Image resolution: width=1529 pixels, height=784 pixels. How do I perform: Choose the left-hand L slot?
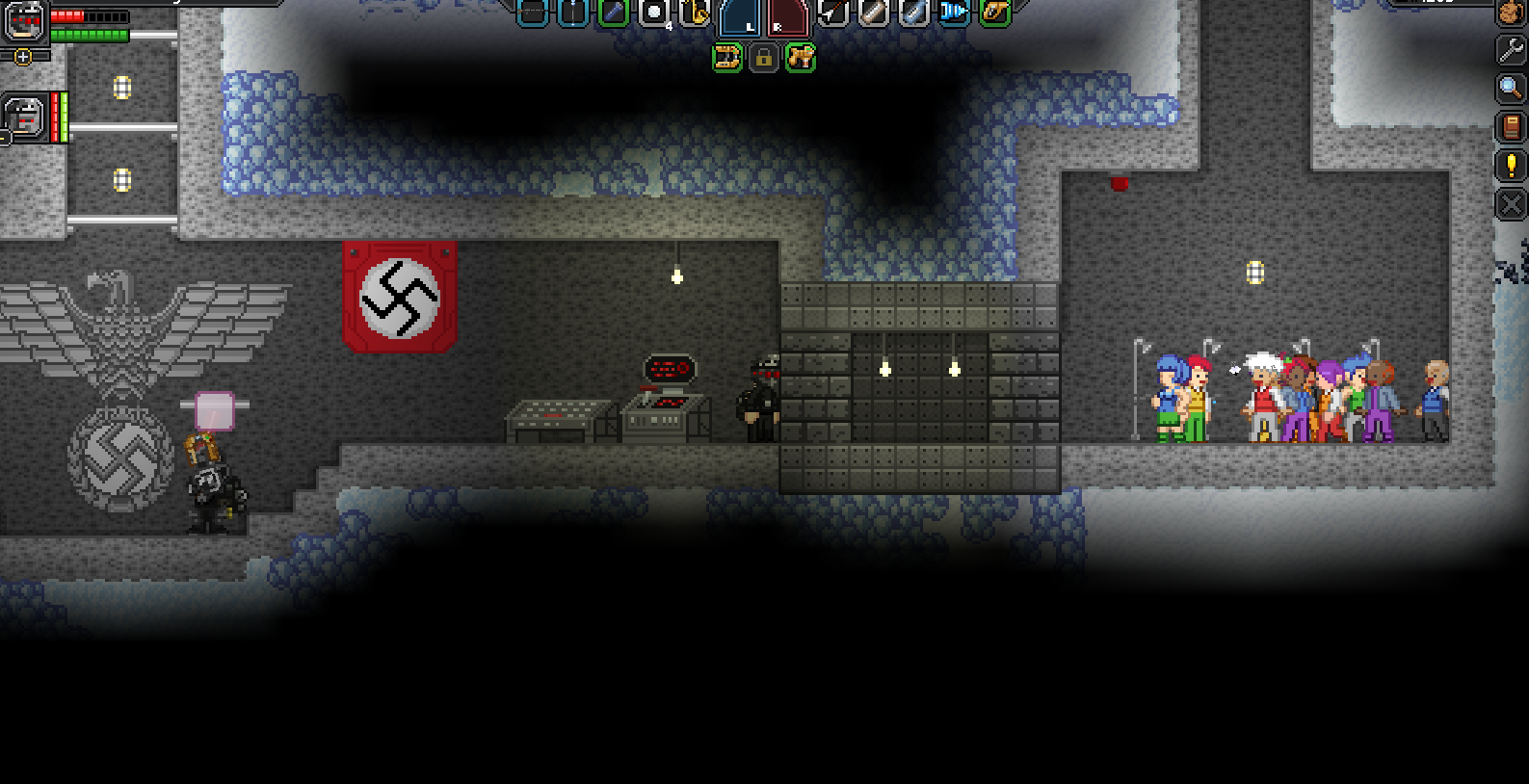click(741, 17)
